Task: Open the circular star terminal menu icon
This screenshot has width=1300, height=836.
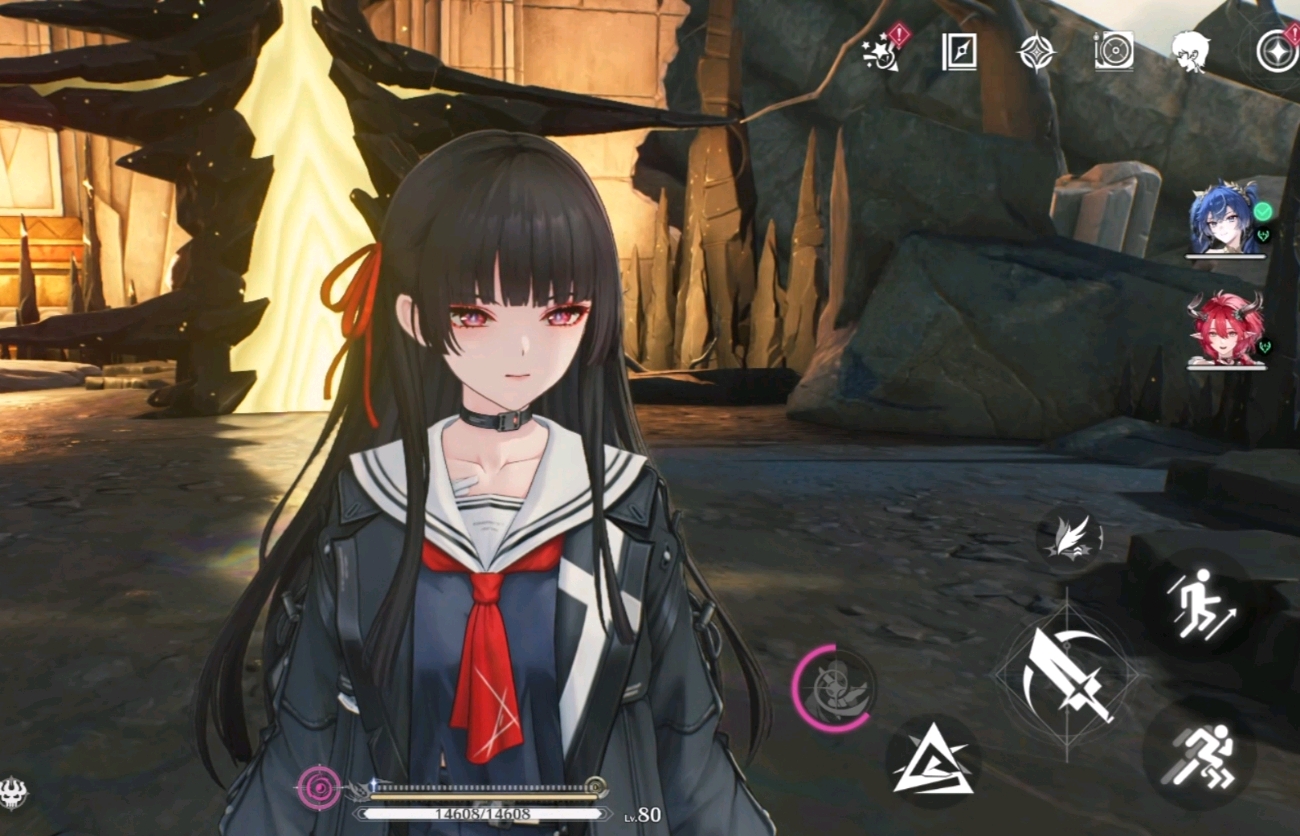Action: pos(1276,51)
